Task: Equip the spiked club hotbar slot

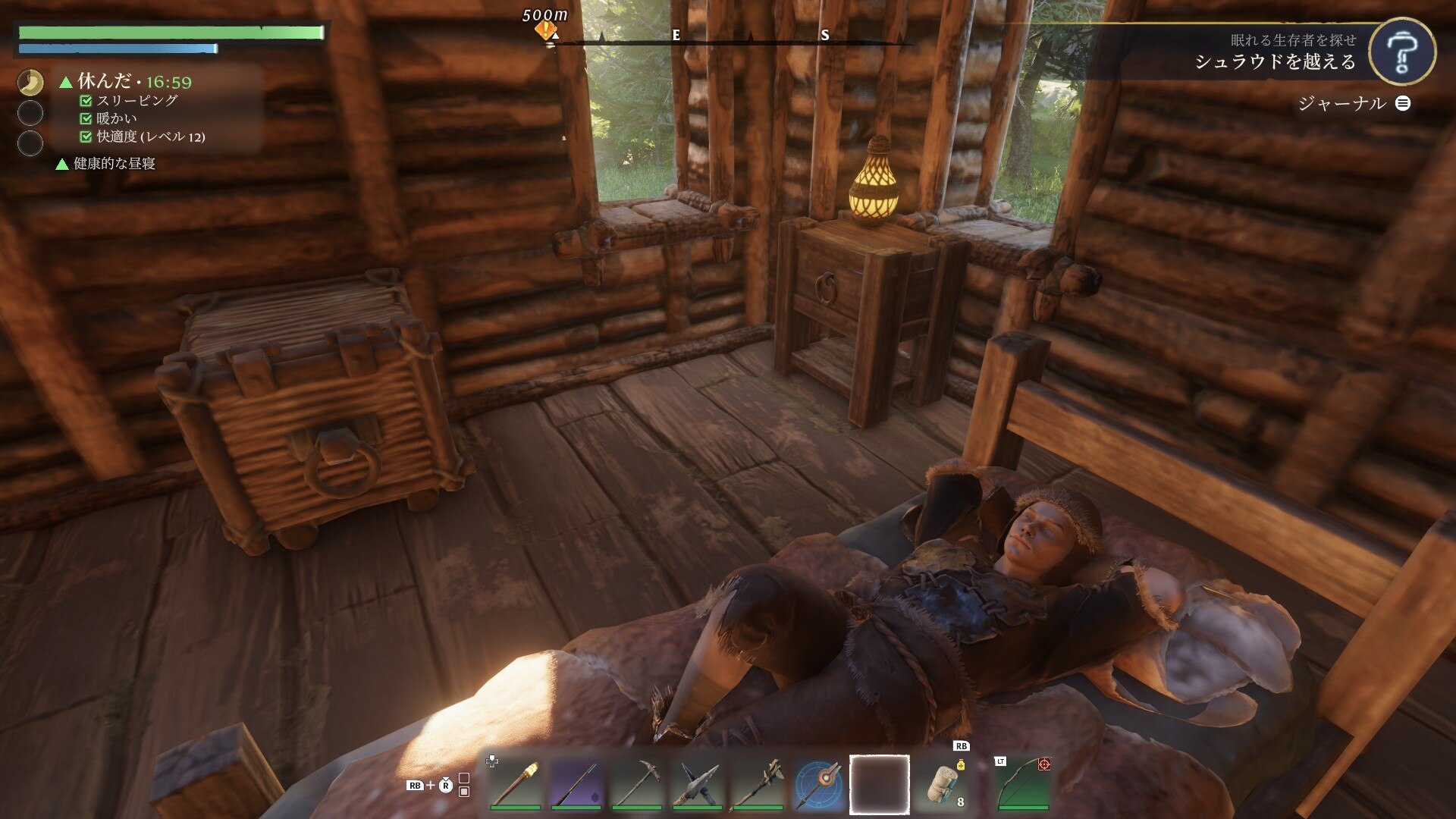Action: 758,784
